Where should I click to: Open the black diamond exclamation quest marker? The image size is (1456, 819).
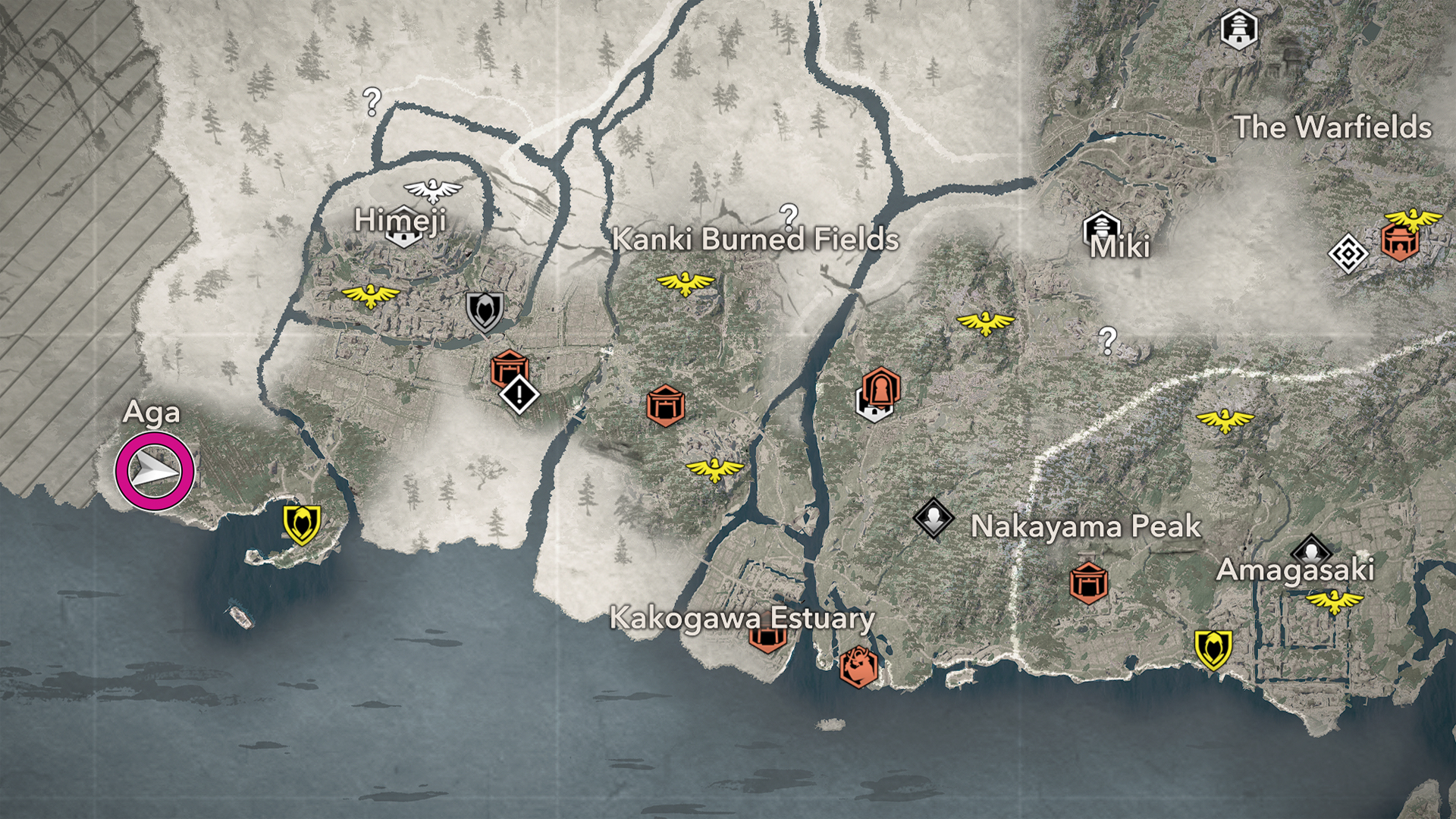click(x=519, y=394)
